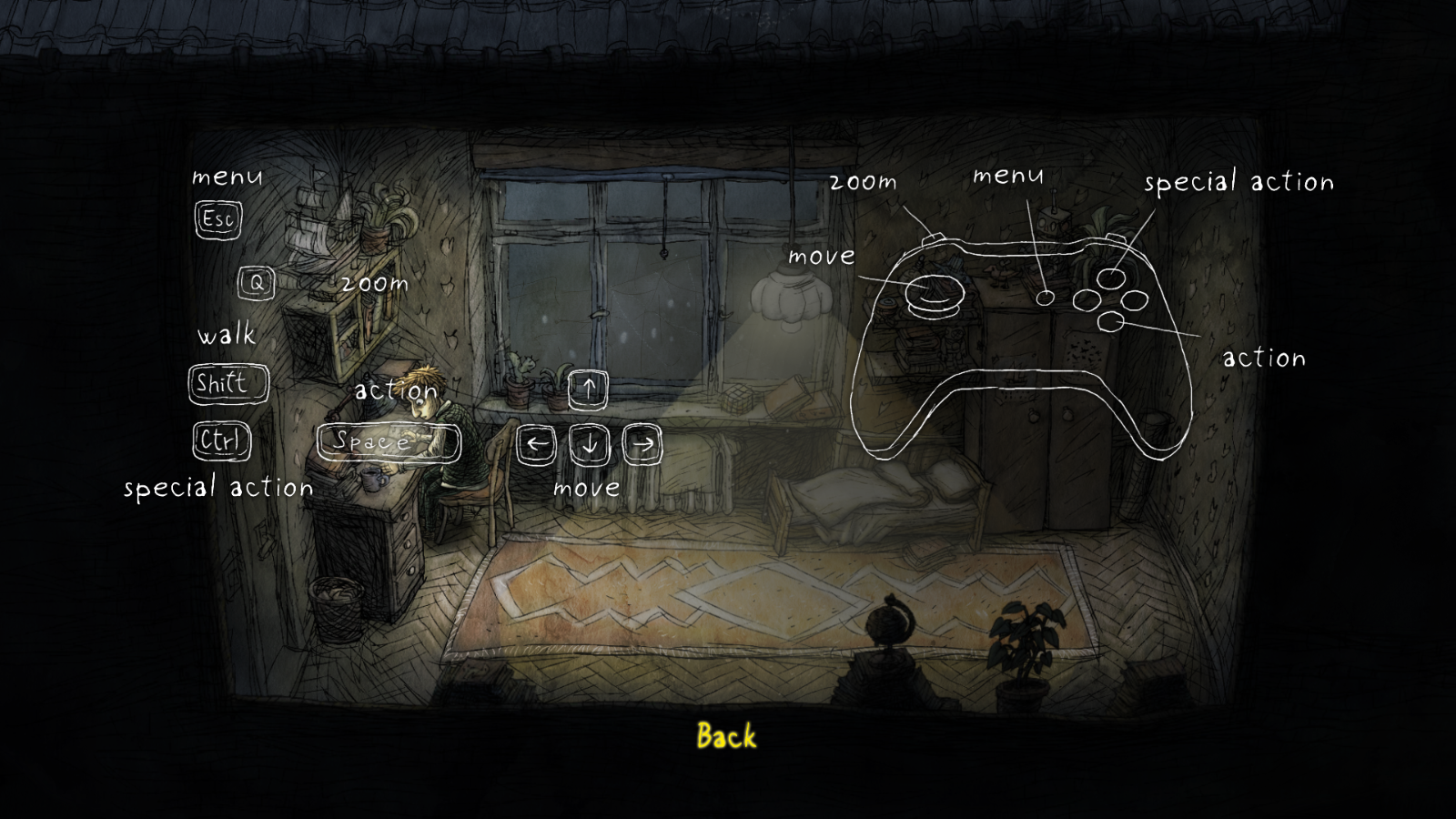Click the down arrow key icon
This screenshot has width=1456, height=819.
point(589,444)
